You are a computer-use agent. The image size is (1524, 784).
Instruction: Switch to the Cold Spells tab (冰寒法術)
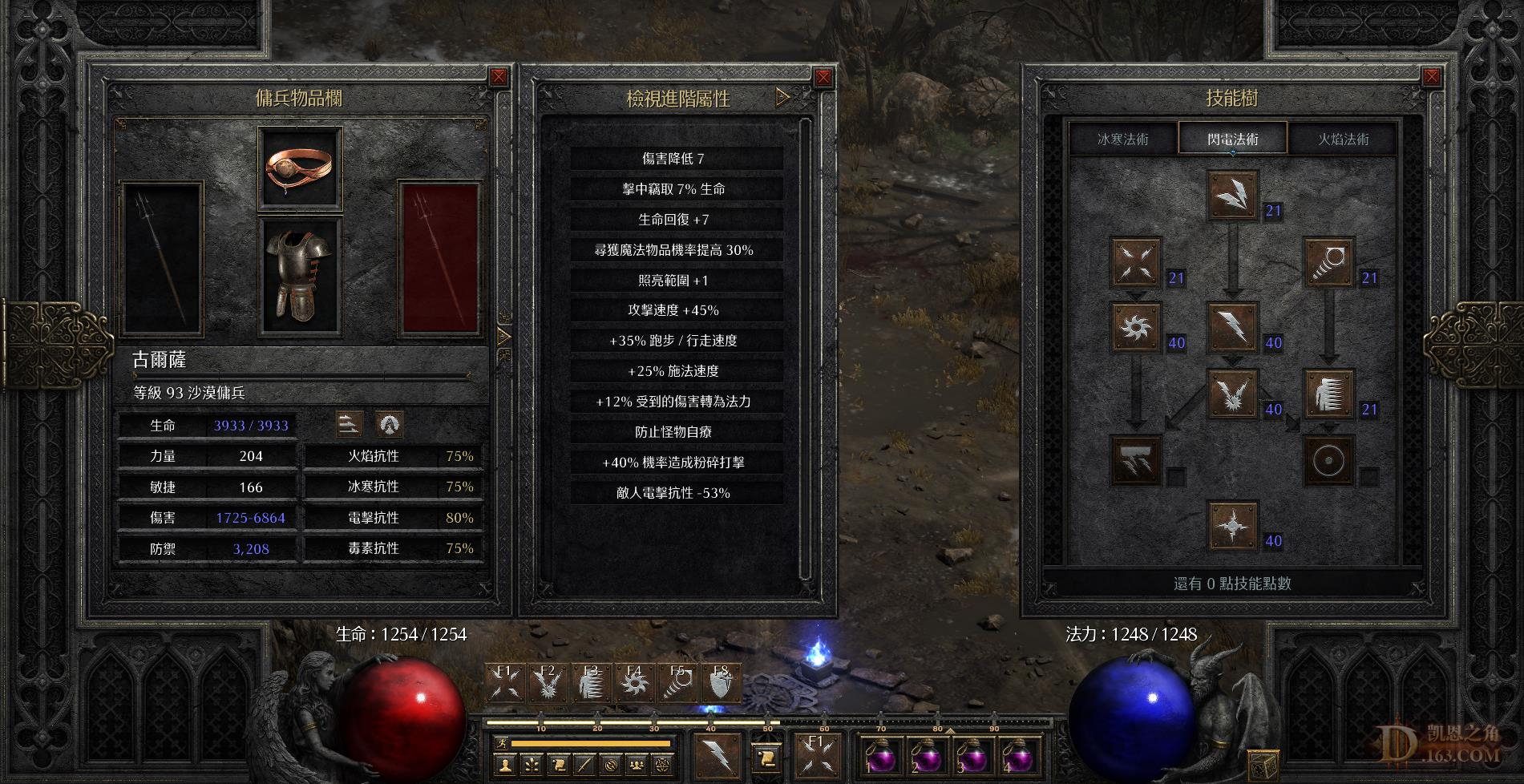1122,139
